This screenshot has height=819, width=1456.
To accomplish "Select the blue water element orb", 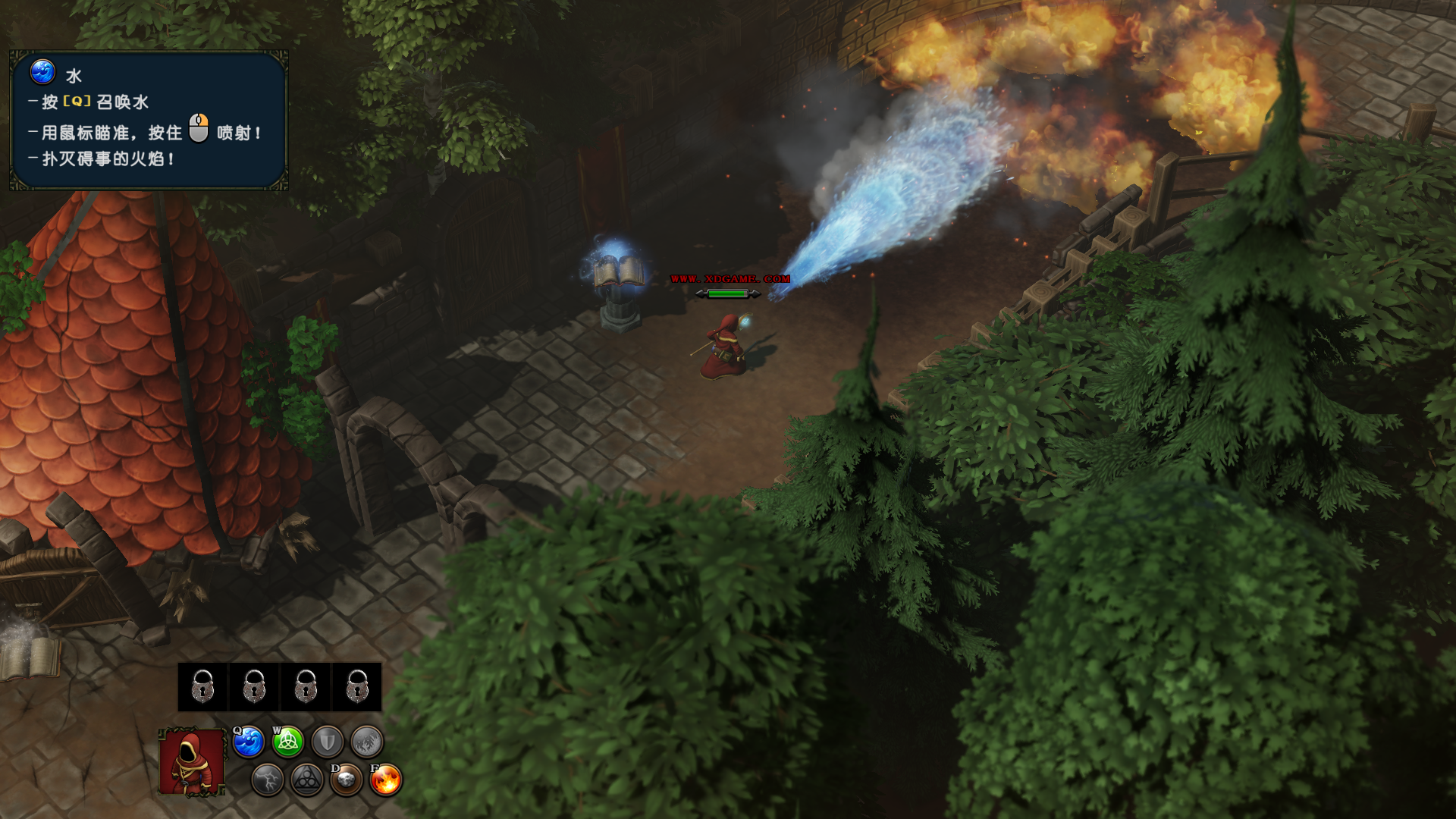I will 249,742.
